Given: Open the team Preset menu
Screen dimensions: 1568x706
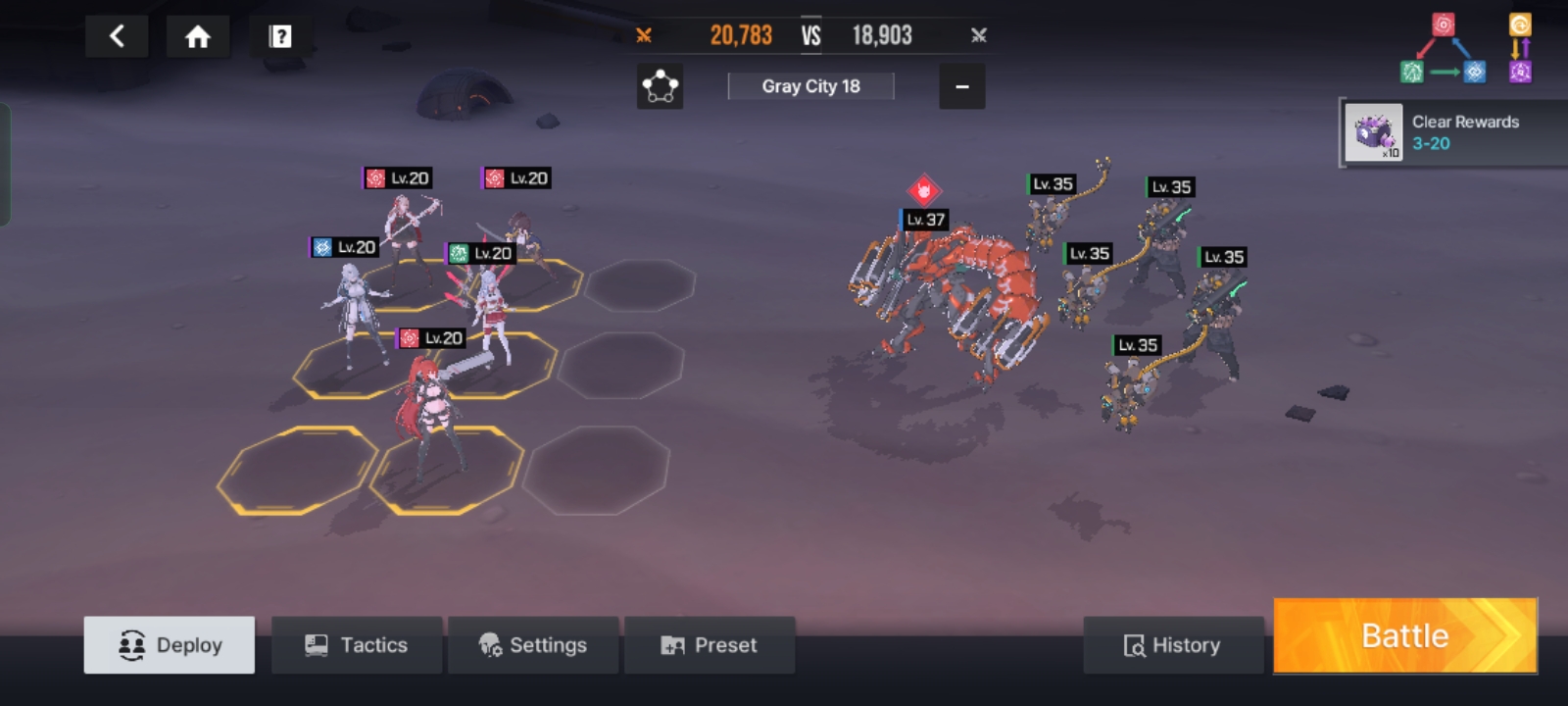Looking at the screenshot, I should (x=710, y=645).
